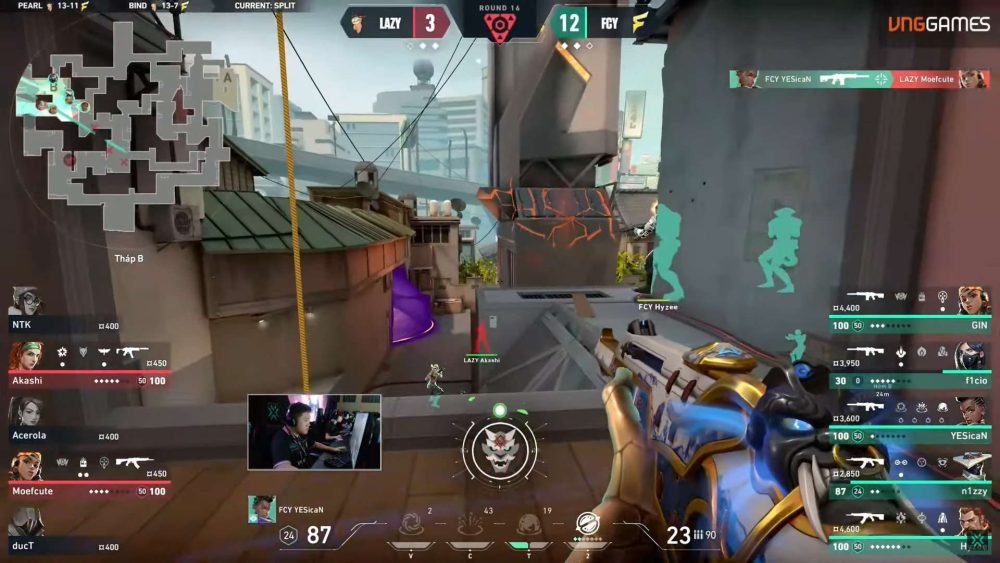Choose YESicaN in the right team list

910,420
